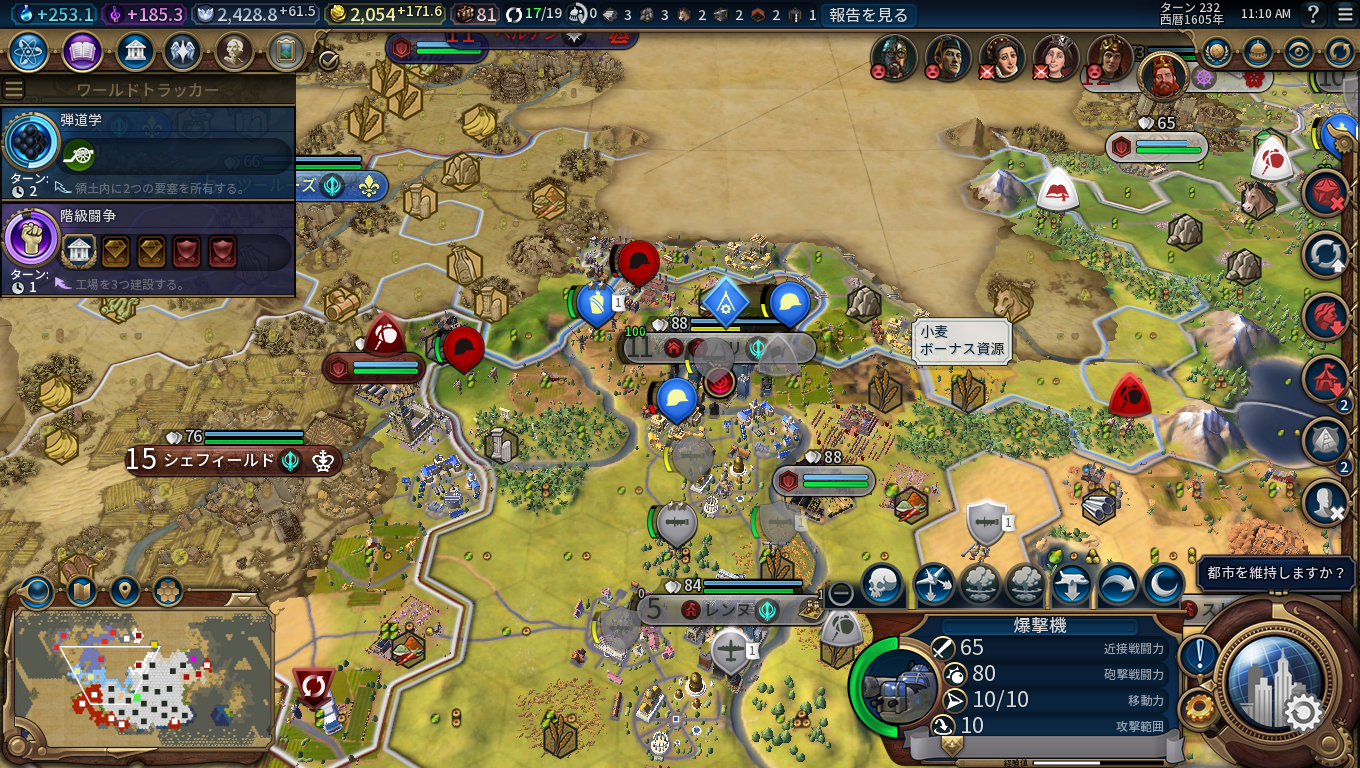The height and width of the screenshot is (768, 1360).
Task: Open the eye-icon espionage screen in the top-right
Action: pos(1298,52)
